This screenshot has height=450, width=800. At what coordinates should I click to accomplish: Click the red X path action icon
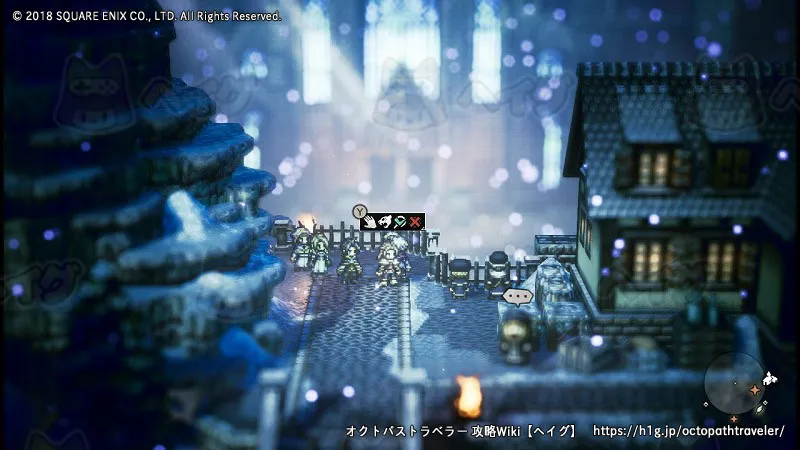pos(415,221)
